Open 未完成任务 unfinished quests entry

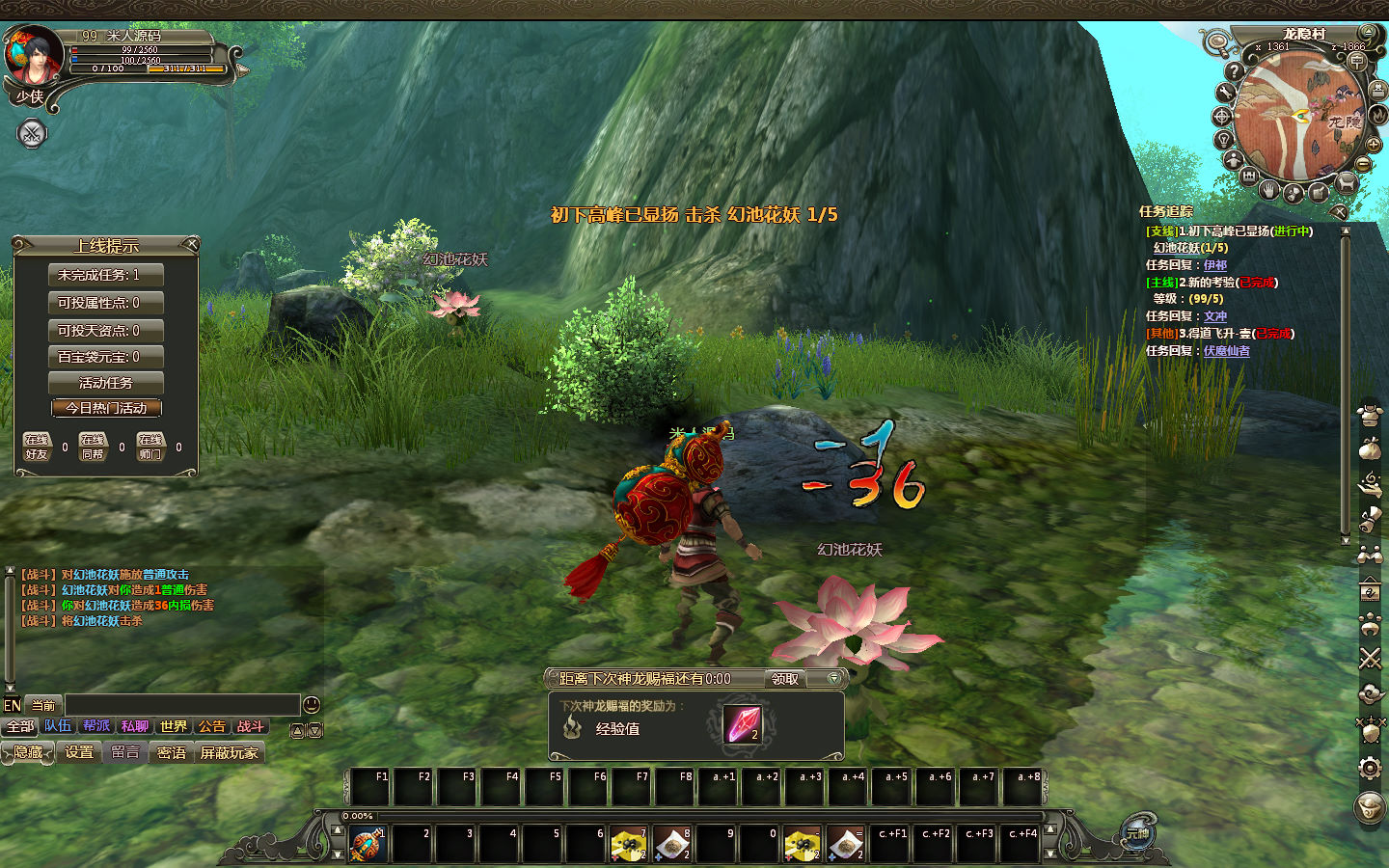[105, 275]
